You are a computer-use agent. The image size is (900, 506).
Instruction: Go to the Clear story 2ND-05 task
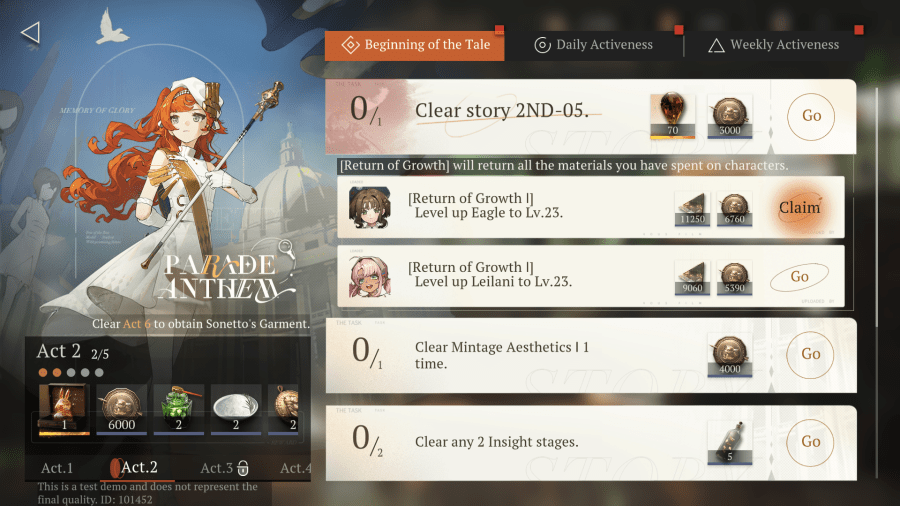811,115
